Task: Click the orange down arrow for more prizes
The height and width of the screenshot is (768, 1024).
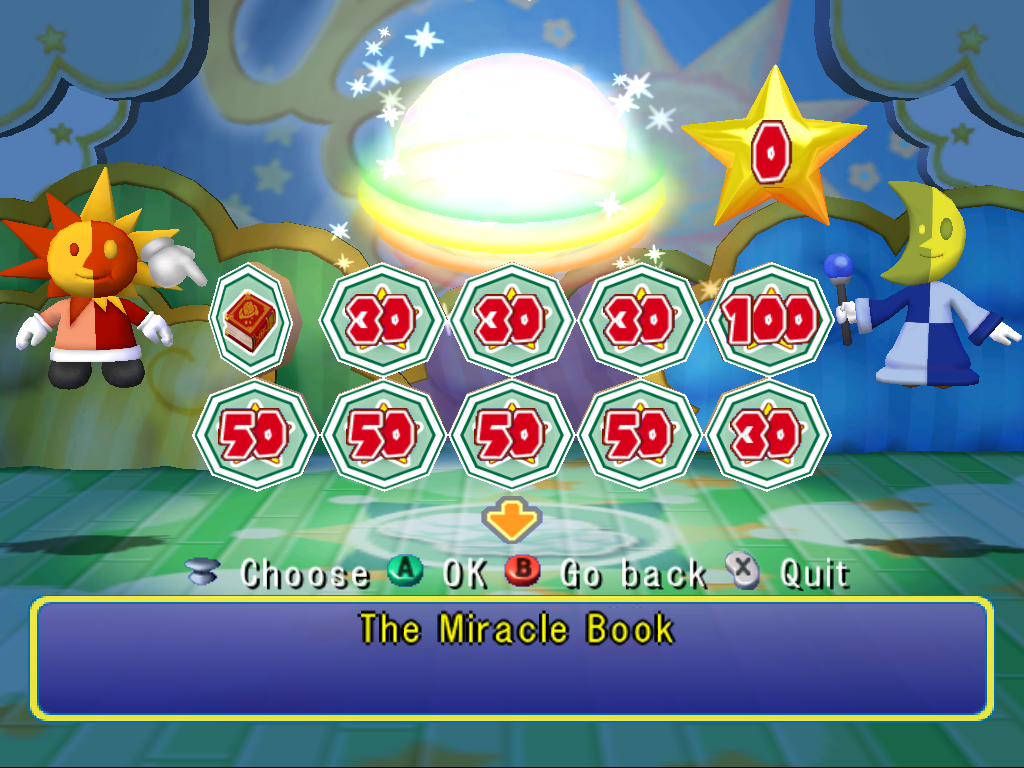Action: tap(511, 520)
